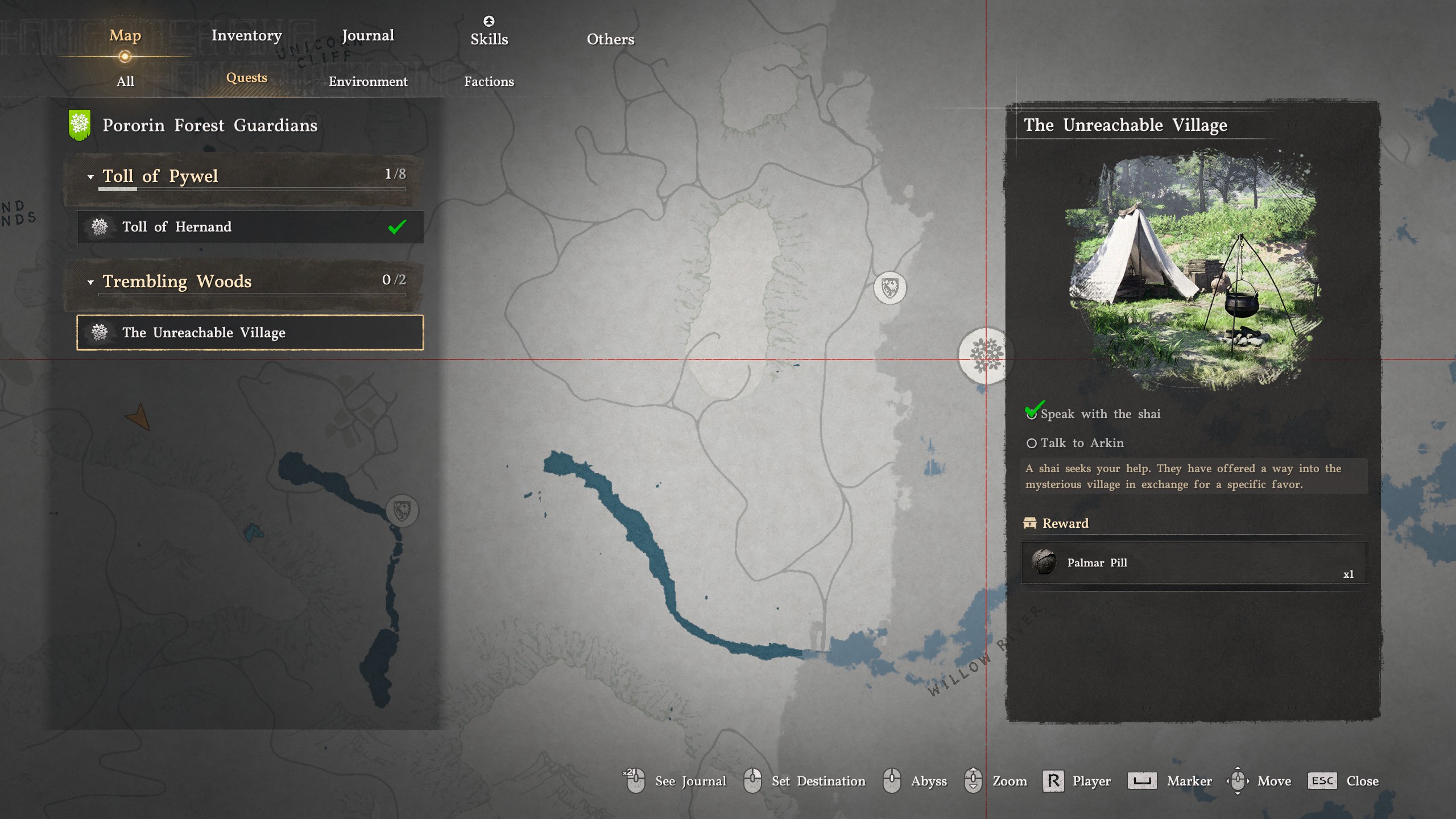1456x819 pixels.
Task: Click the Palmar Pill reward item
Action: 1193,562
